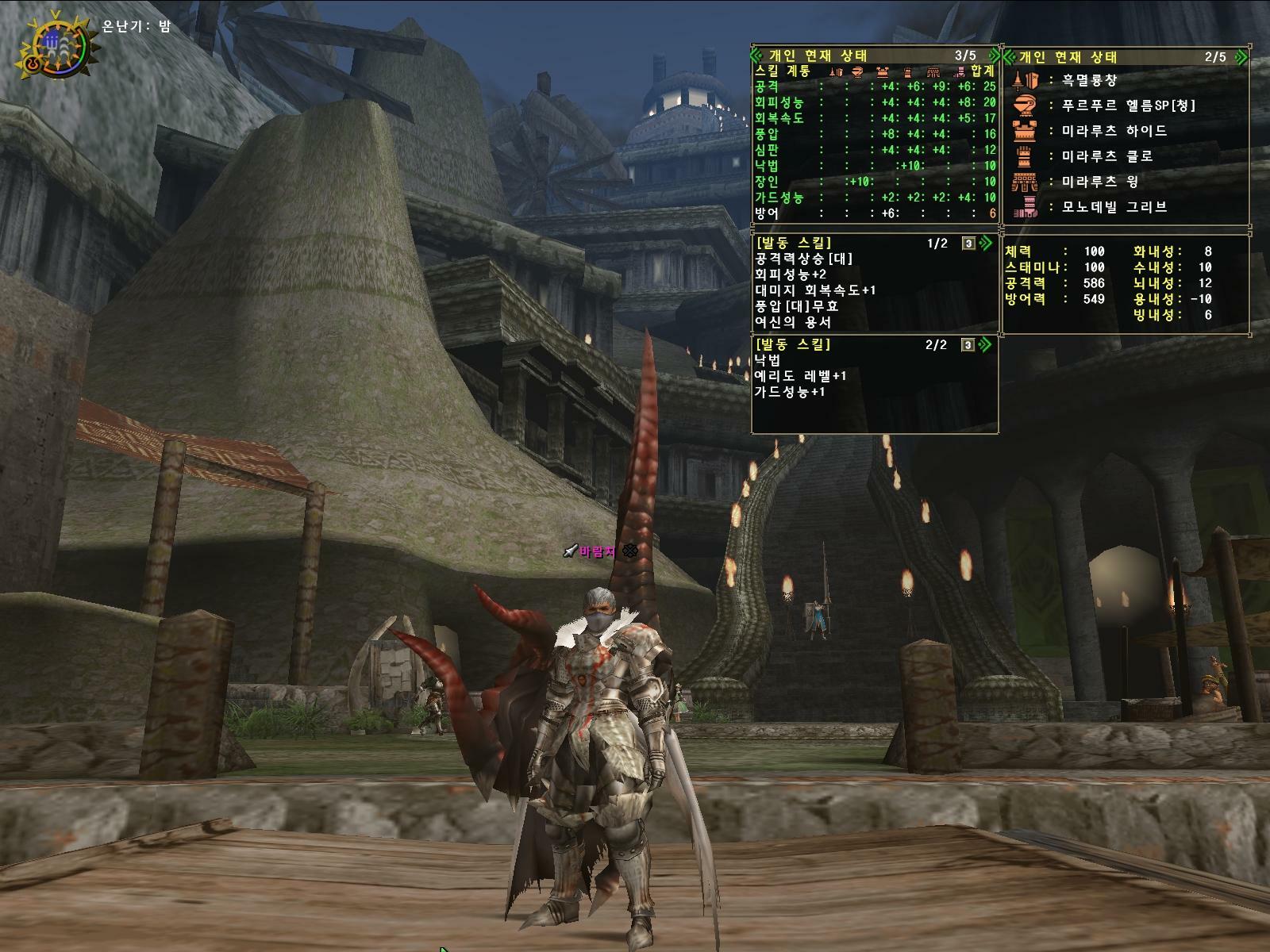Go to previous page of the 3/5 status panel
The image size is (1270, 952).
pos(756,56)
